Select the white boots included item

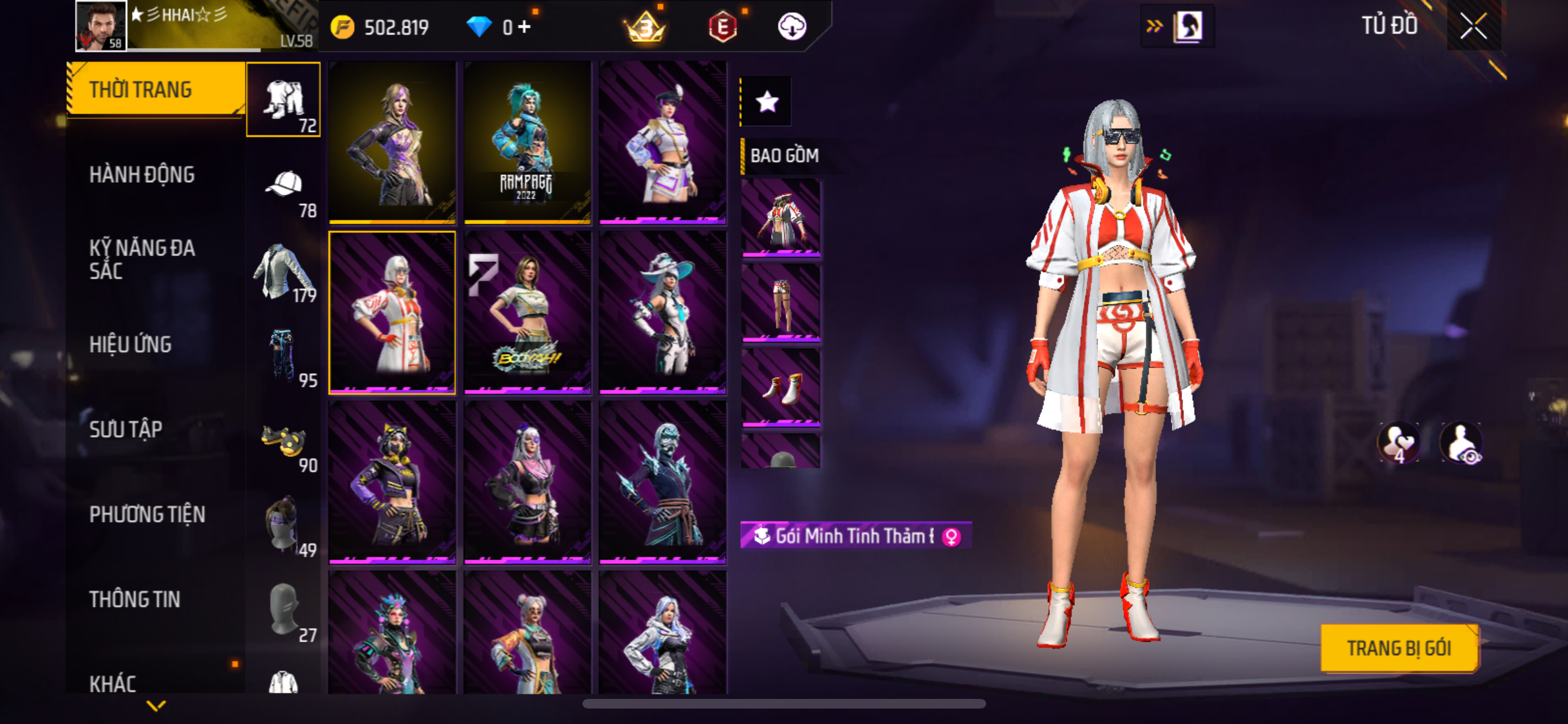click(x=781, y=387)
